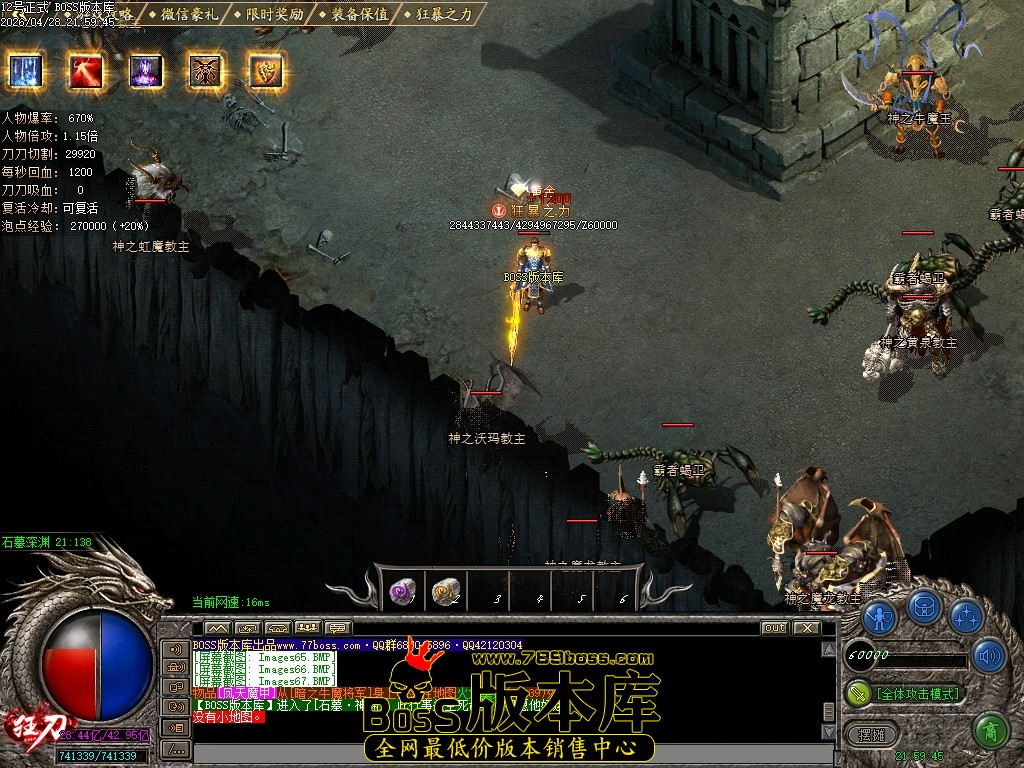Open the 微信豪礼 menu tab
1024x768 pixels.
pos(185,14)
